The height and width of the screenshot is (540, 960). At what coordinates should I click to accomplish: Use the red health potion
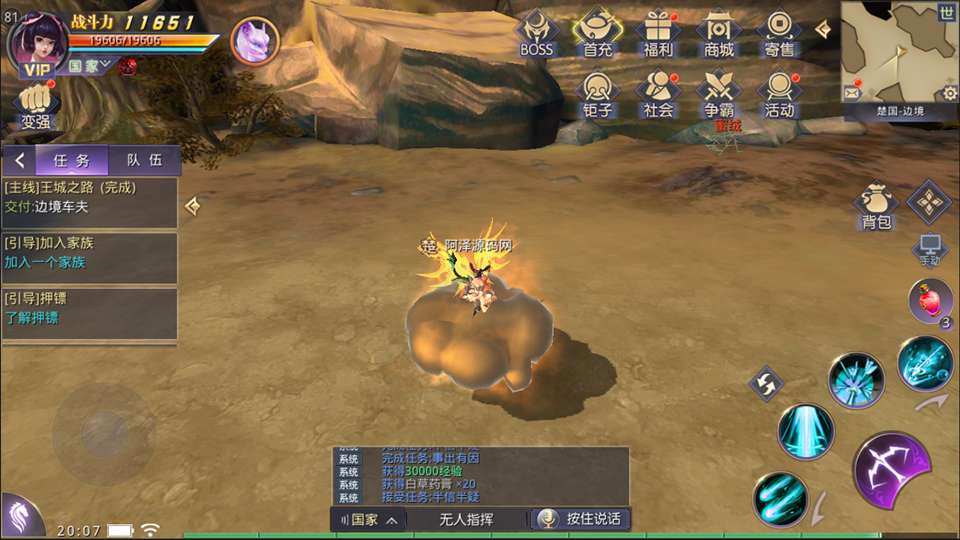[929, 301]
